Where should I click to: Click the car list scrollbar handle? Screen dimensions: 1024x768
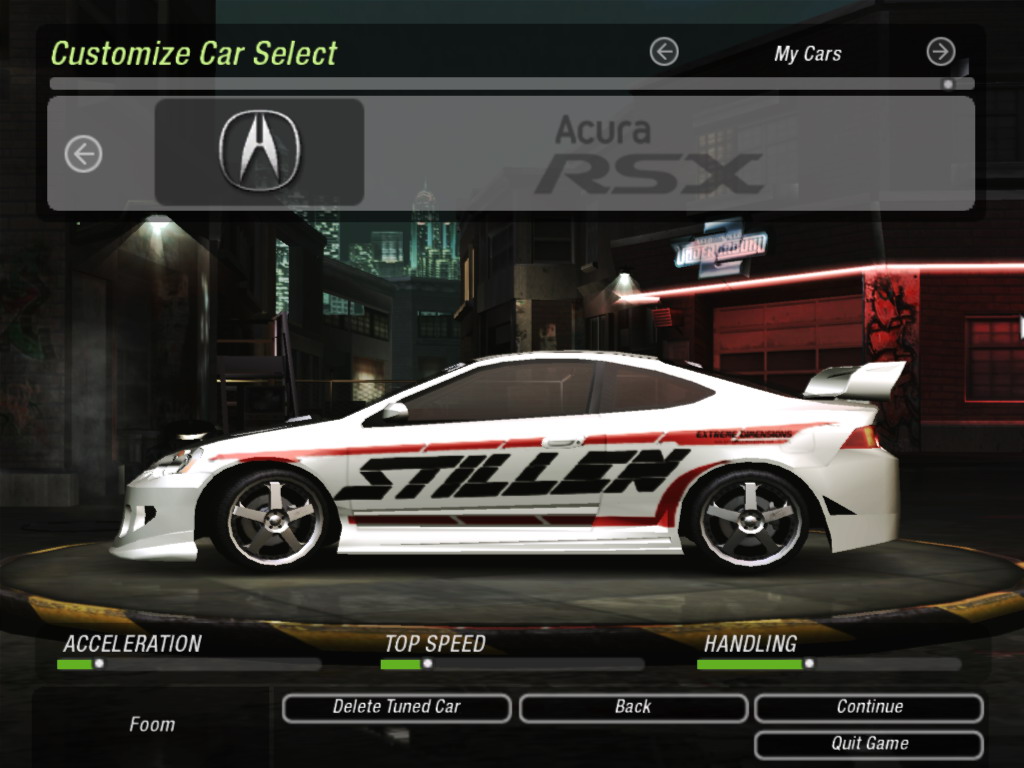[x=948, y=85]
